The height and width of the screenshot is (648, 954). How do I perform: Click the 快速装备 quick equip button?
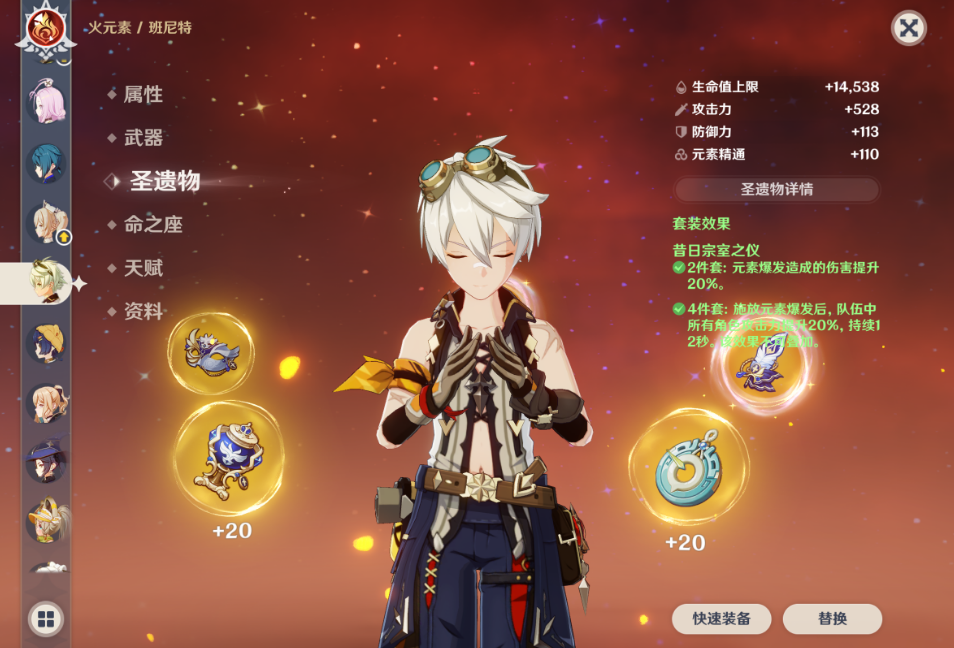click(x=721, y=619)
